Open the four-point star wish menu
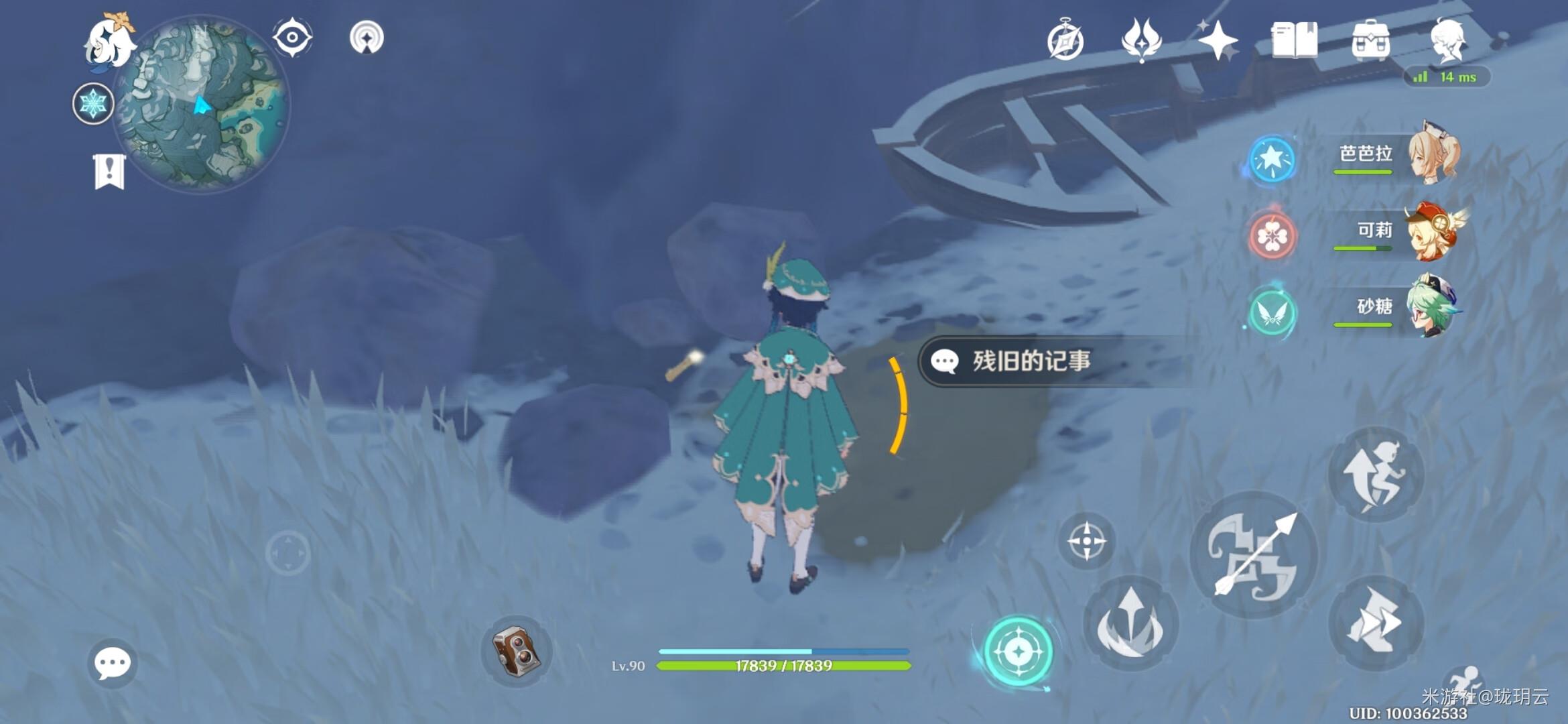 1217,40
